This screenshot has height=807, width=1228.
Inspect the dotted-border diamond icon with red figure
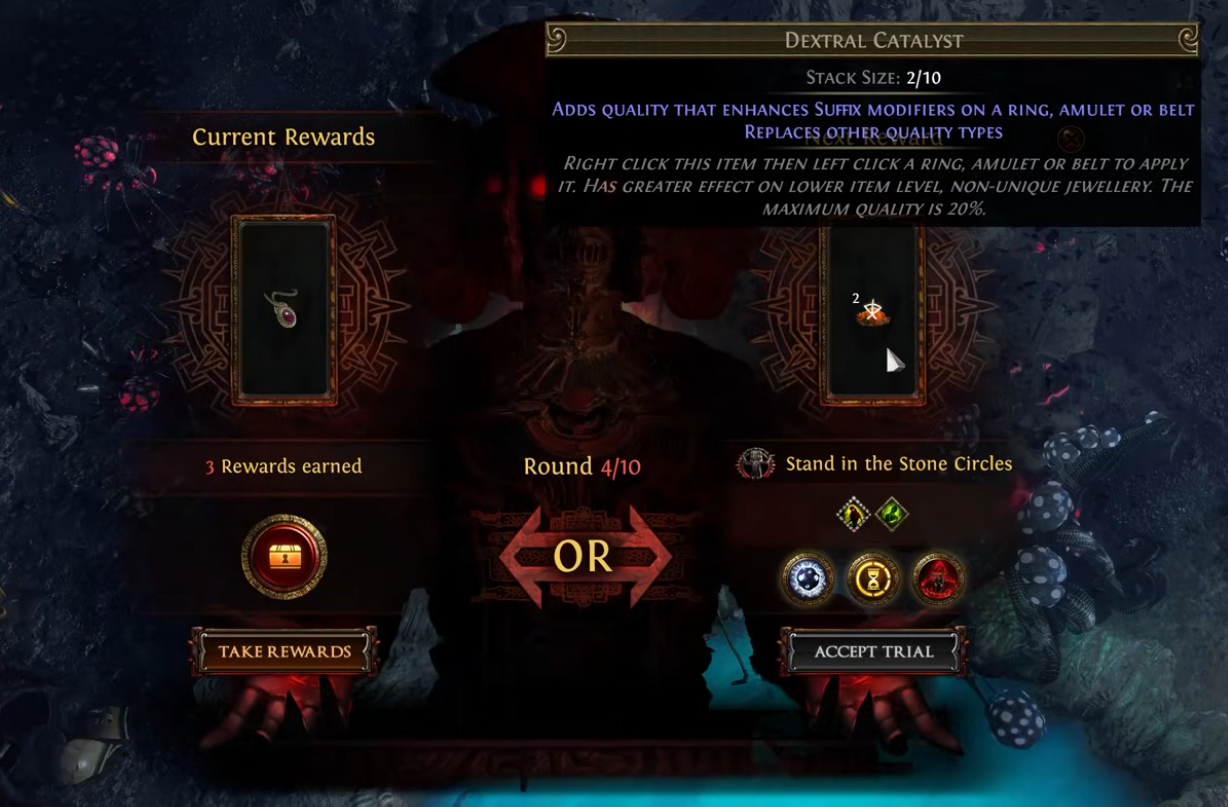(x=853, y=515)
